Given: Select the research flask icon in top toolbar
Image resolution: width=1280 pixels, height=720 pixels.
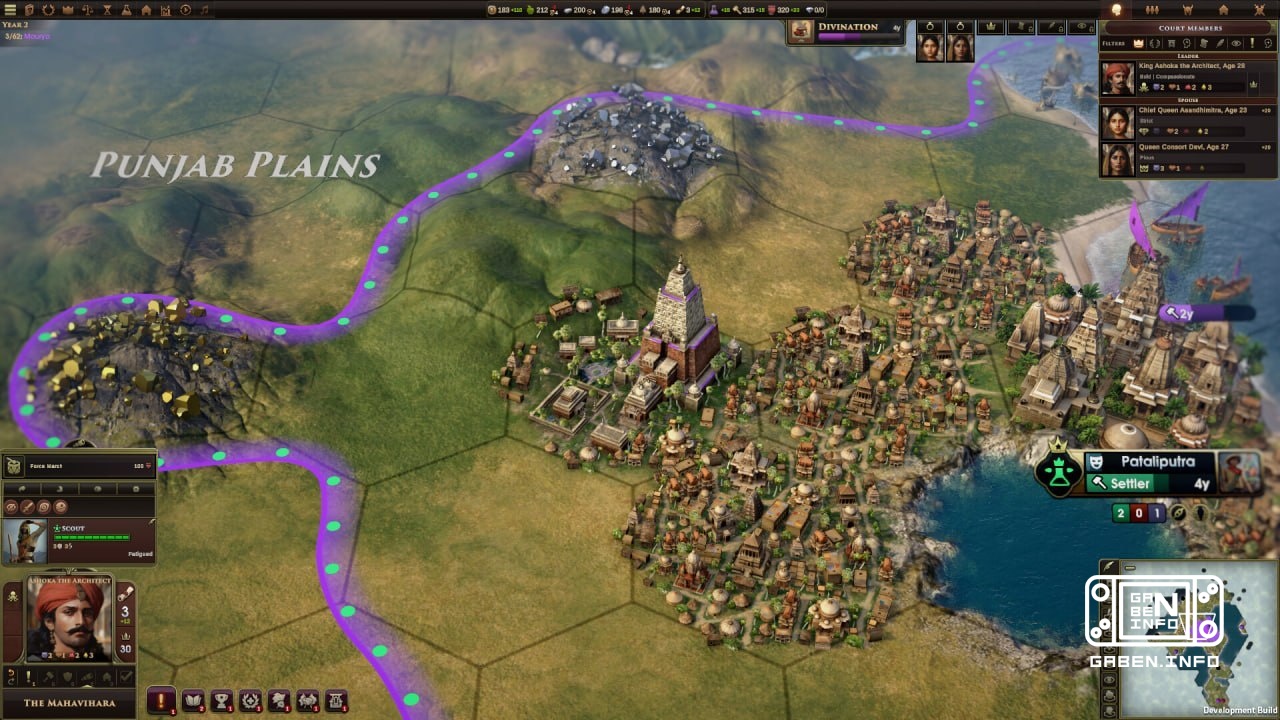Looking at the screenshot, I should (125, 10).
